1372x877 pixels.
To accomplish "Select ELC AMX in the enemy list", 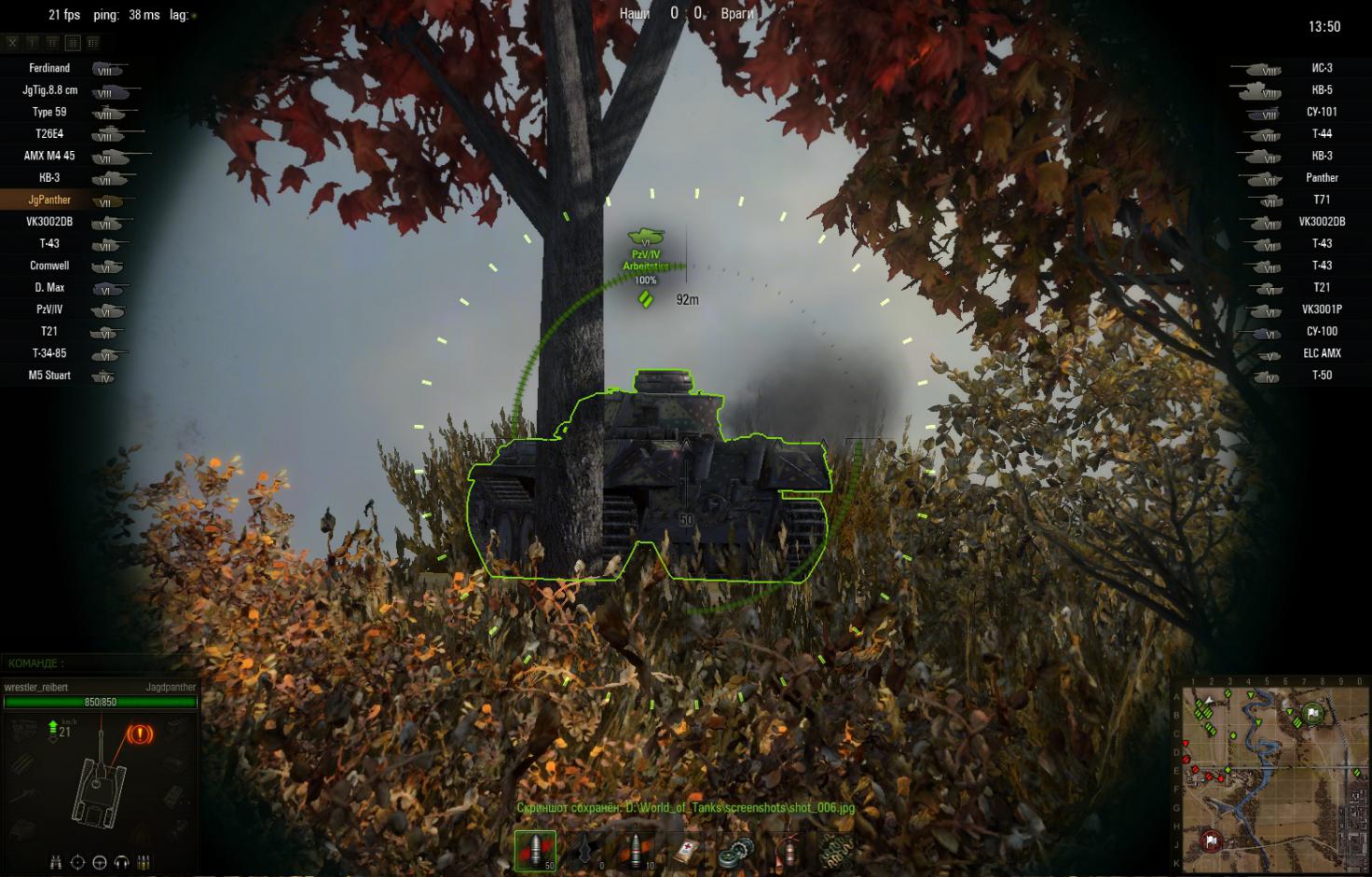I will coord(1321,353).
